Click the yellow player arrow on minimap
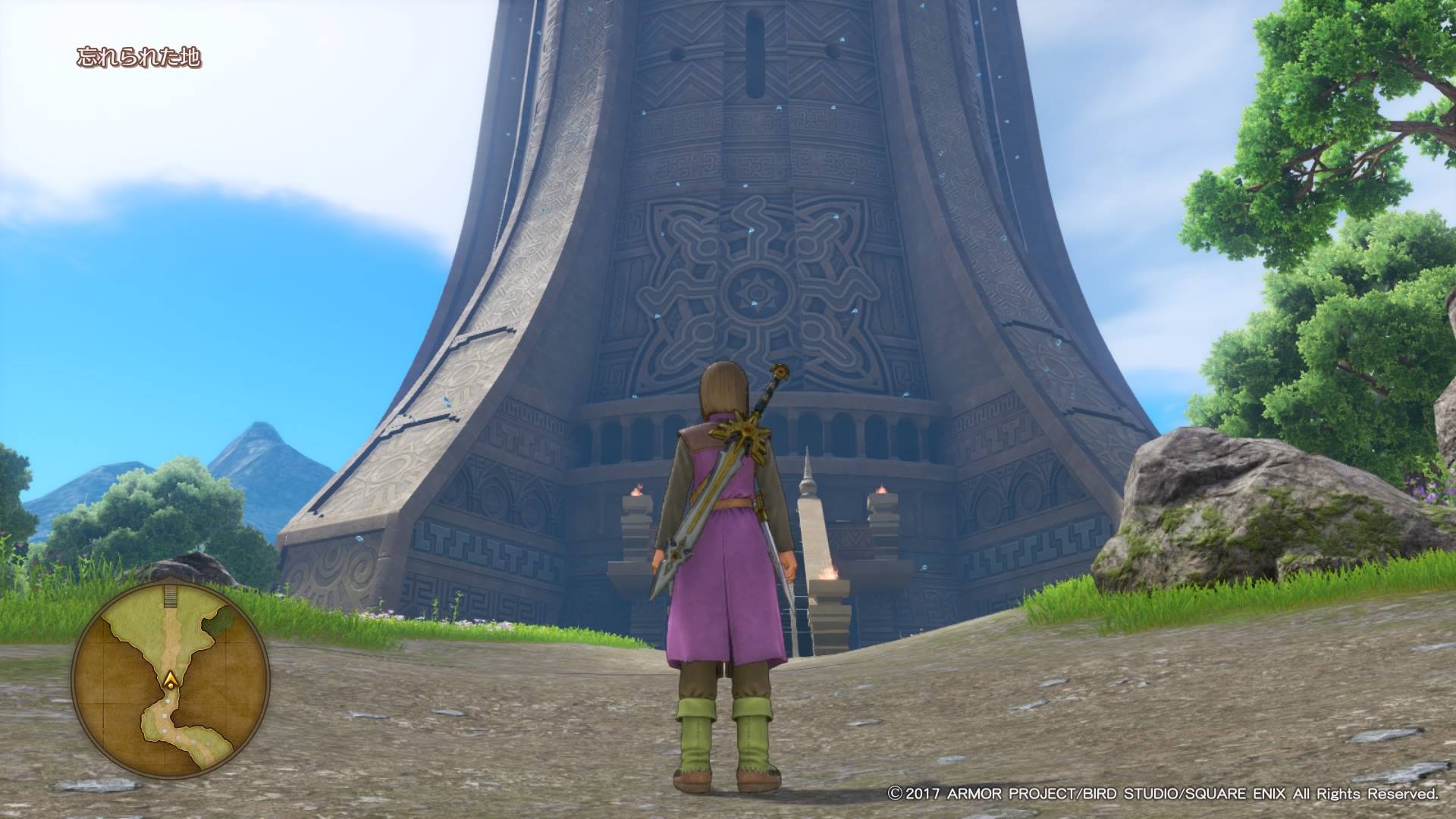This screenshot has width=1456, height=819. point(173,679)
